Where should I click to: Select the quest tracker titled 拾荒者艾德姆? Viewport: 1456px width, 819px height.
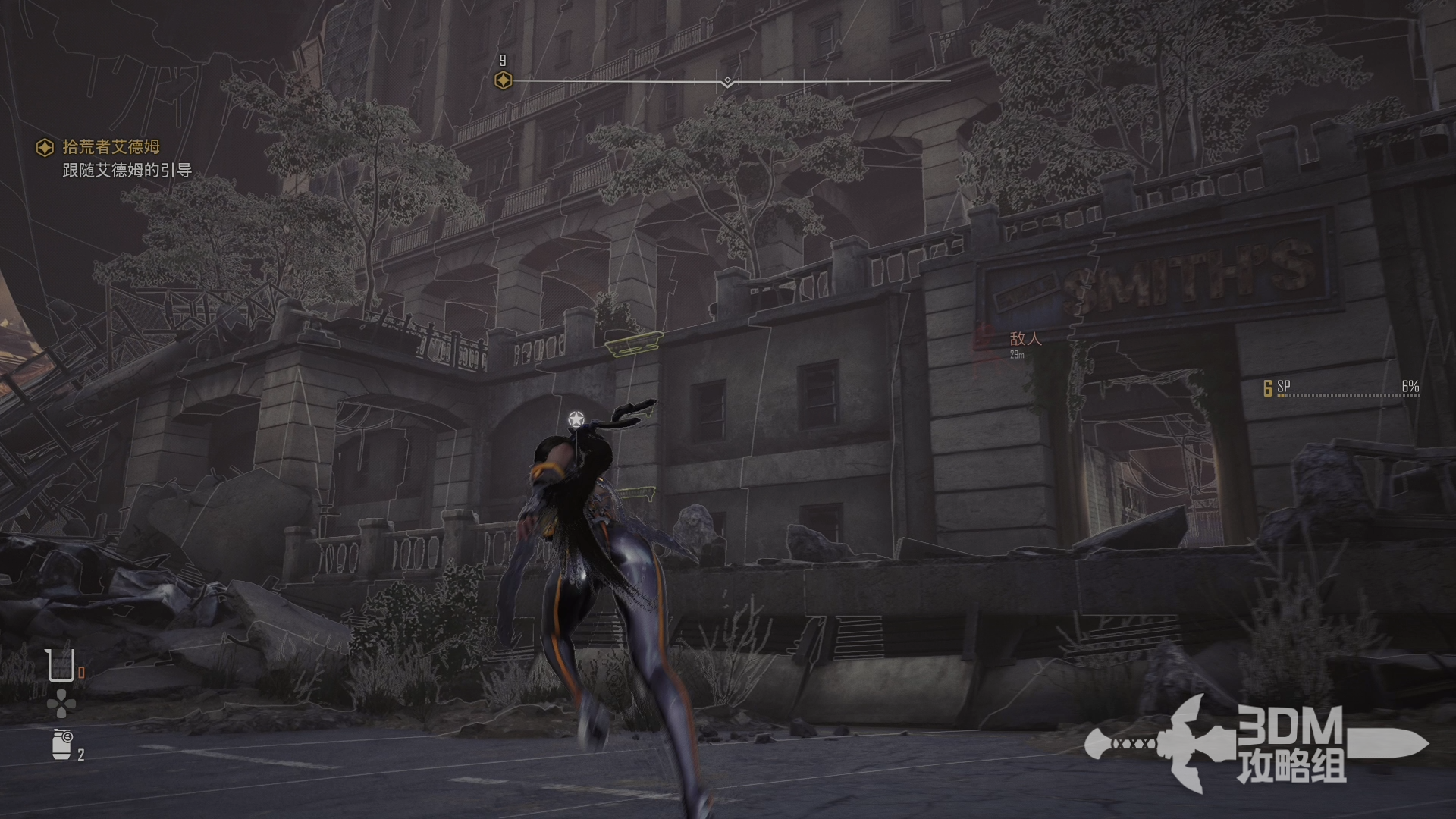click(x=111, y=147)
